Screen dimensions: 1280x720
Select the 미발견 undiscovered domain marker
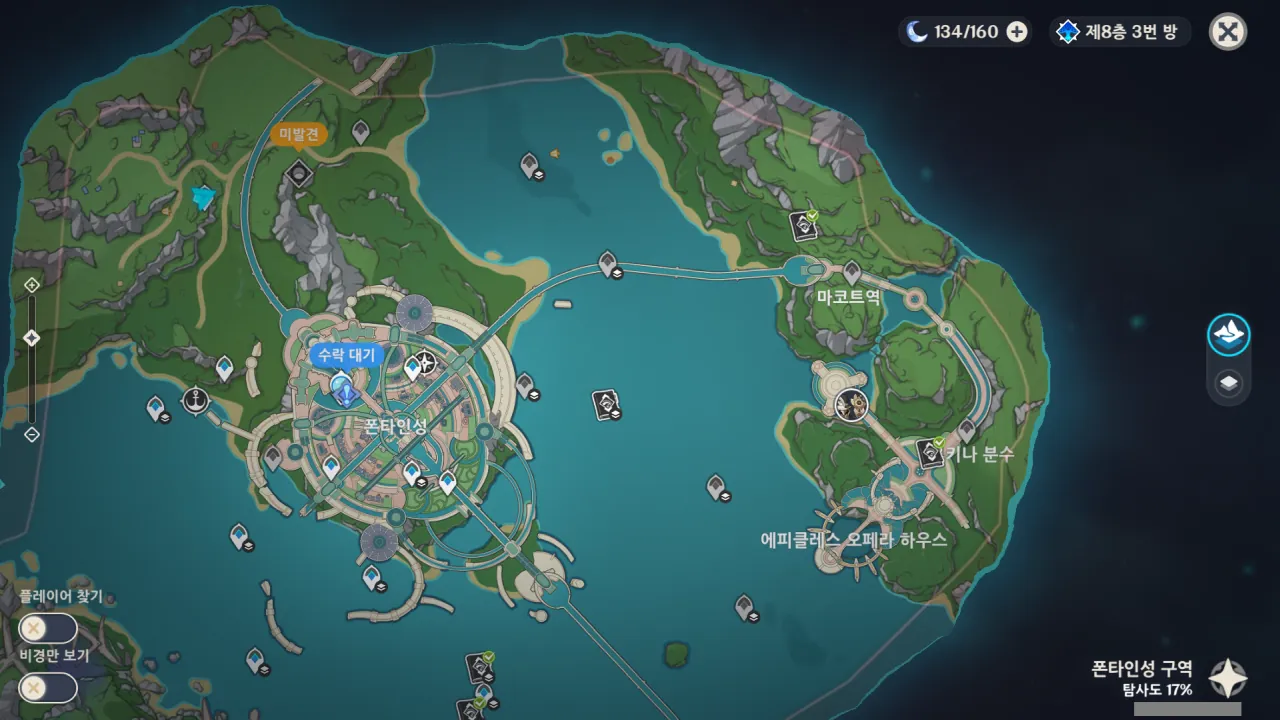(298, 174)
